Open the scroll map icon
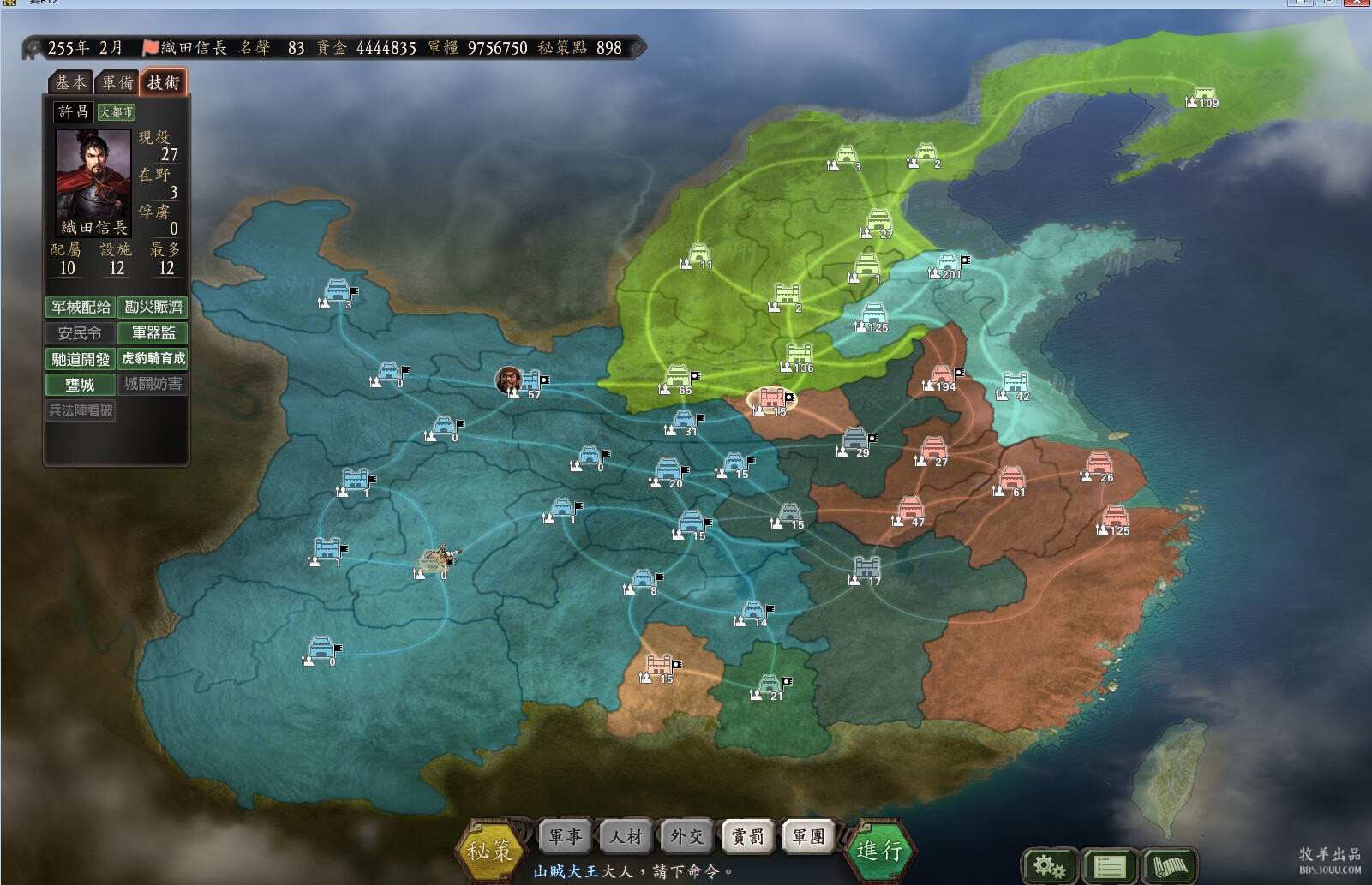This screenshot has height=885, width=1372. coord(1170,865)
